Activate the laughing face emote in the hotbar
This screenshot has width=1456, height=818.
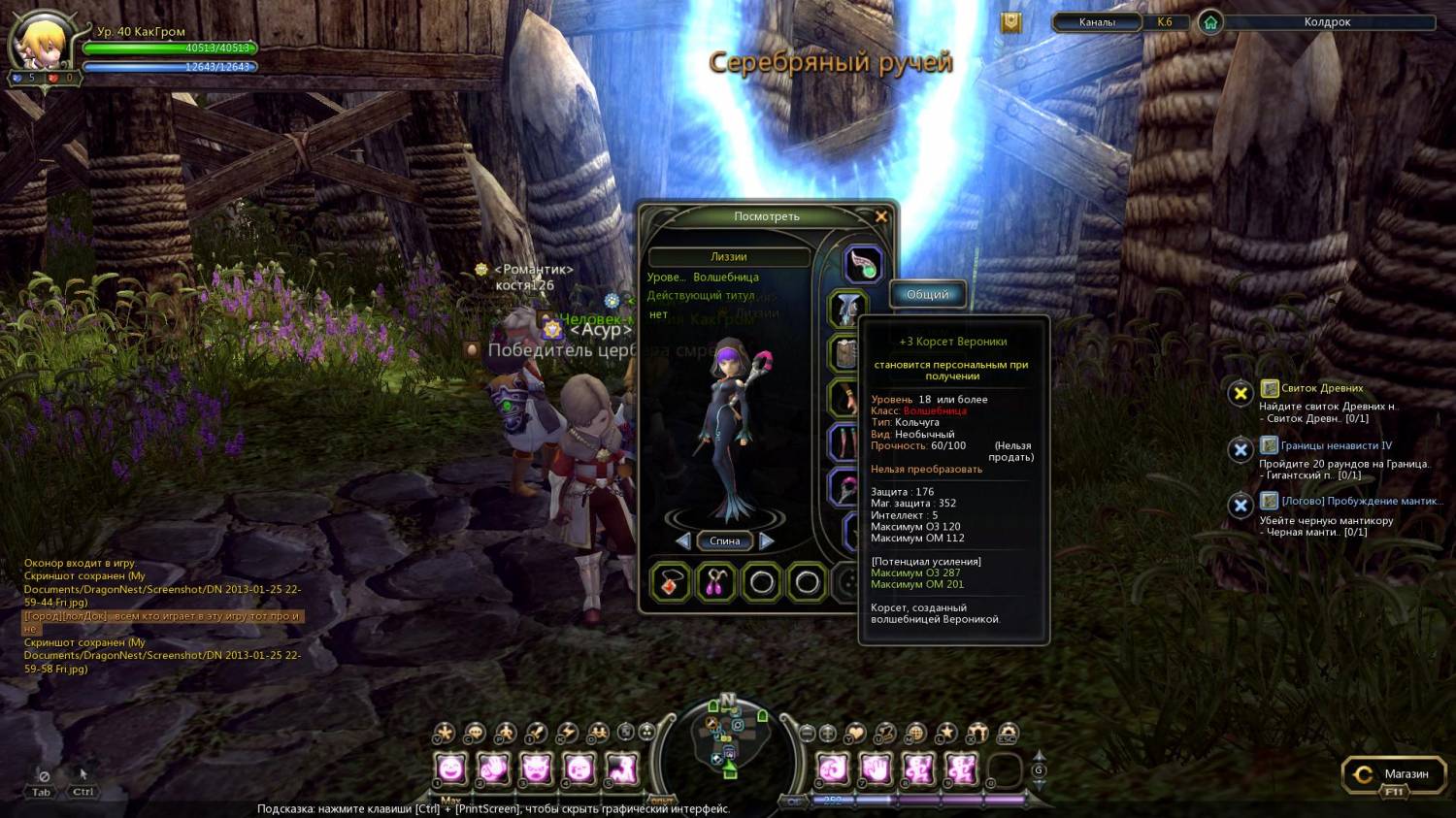451,770
